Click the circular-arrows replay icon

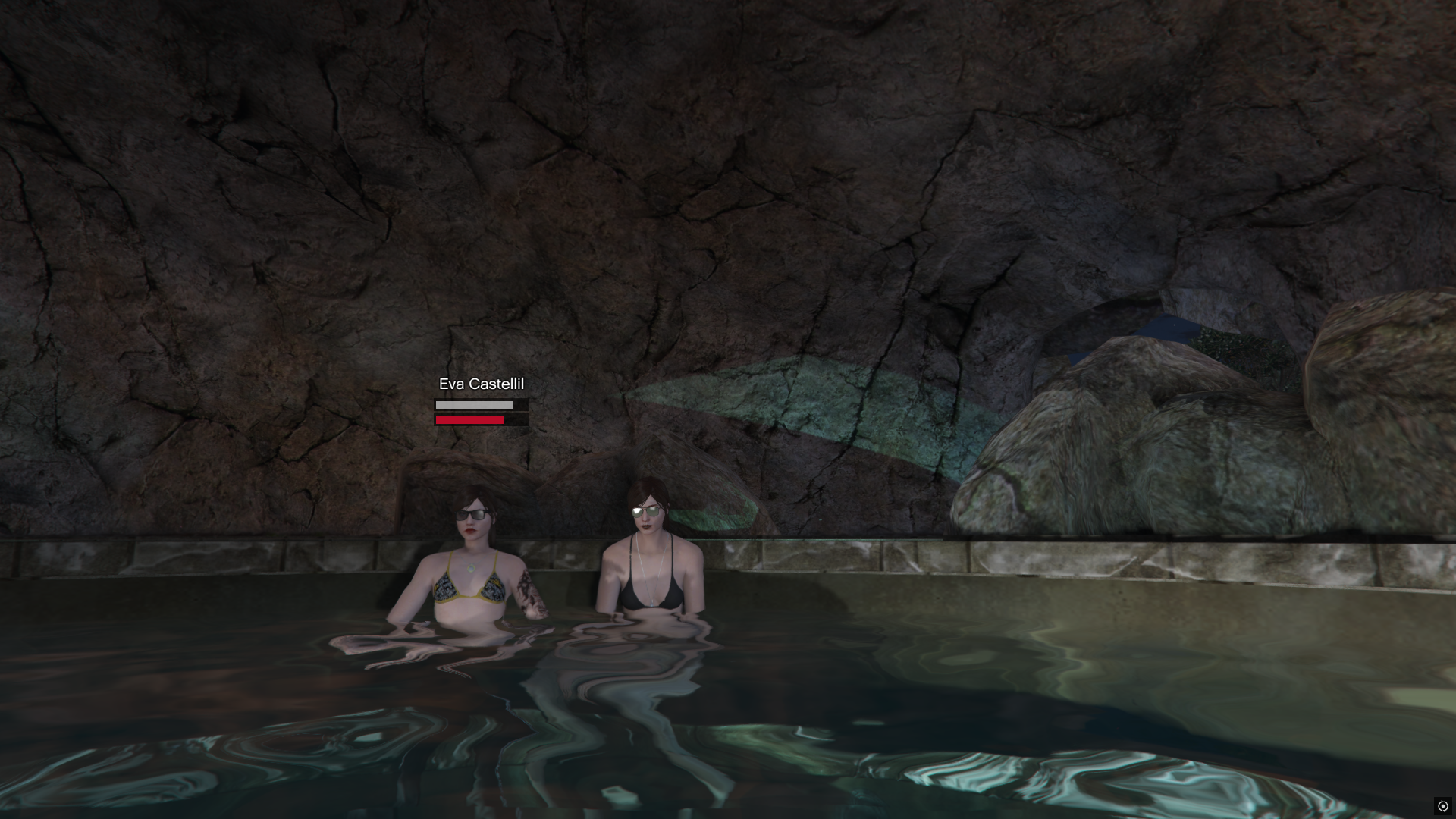coord(1442,806)
